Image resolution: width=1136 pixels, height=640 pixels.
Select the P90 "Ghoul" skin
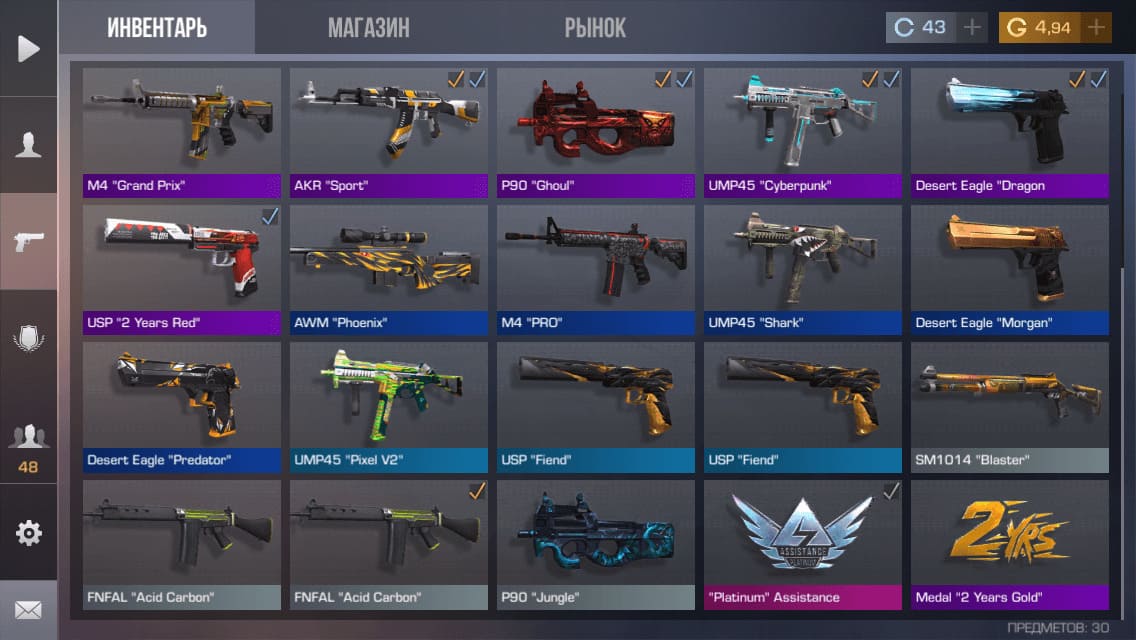596,131
